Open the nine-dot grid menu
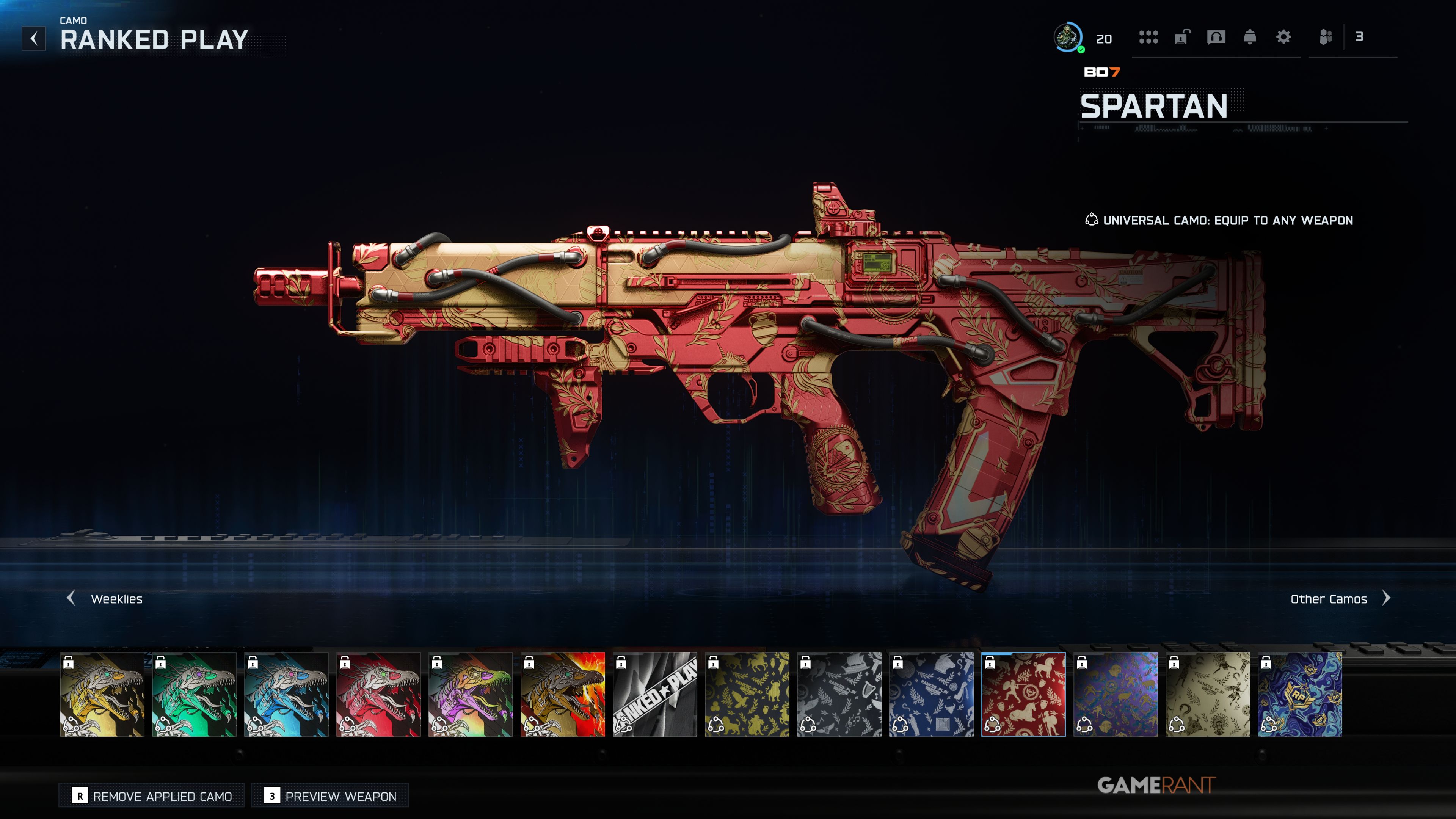1456x819 pixels. 1148,37
